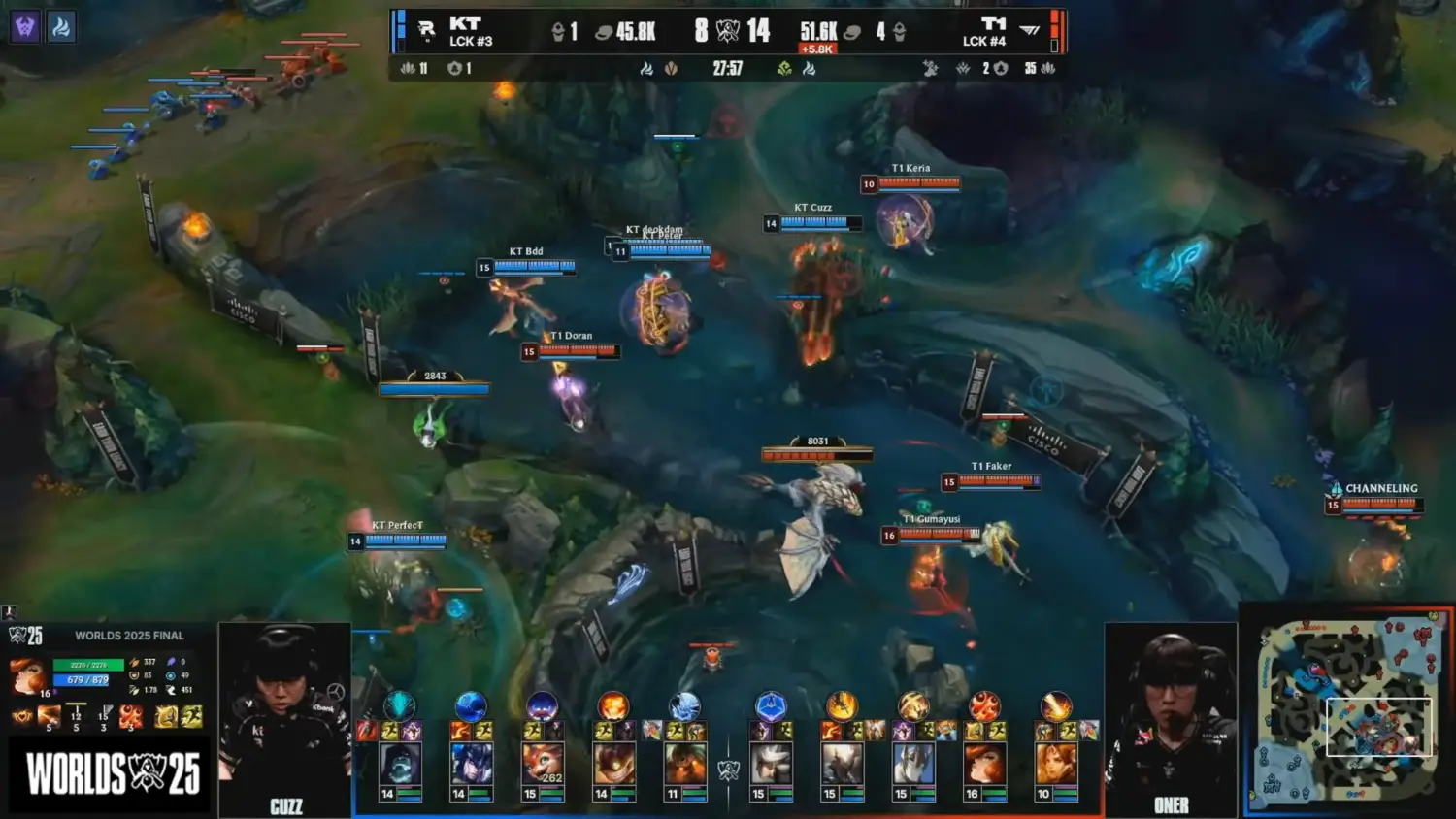Select the level 11 champion portrait
Viewport: 1456px width, 819px height.
point(685,765)
